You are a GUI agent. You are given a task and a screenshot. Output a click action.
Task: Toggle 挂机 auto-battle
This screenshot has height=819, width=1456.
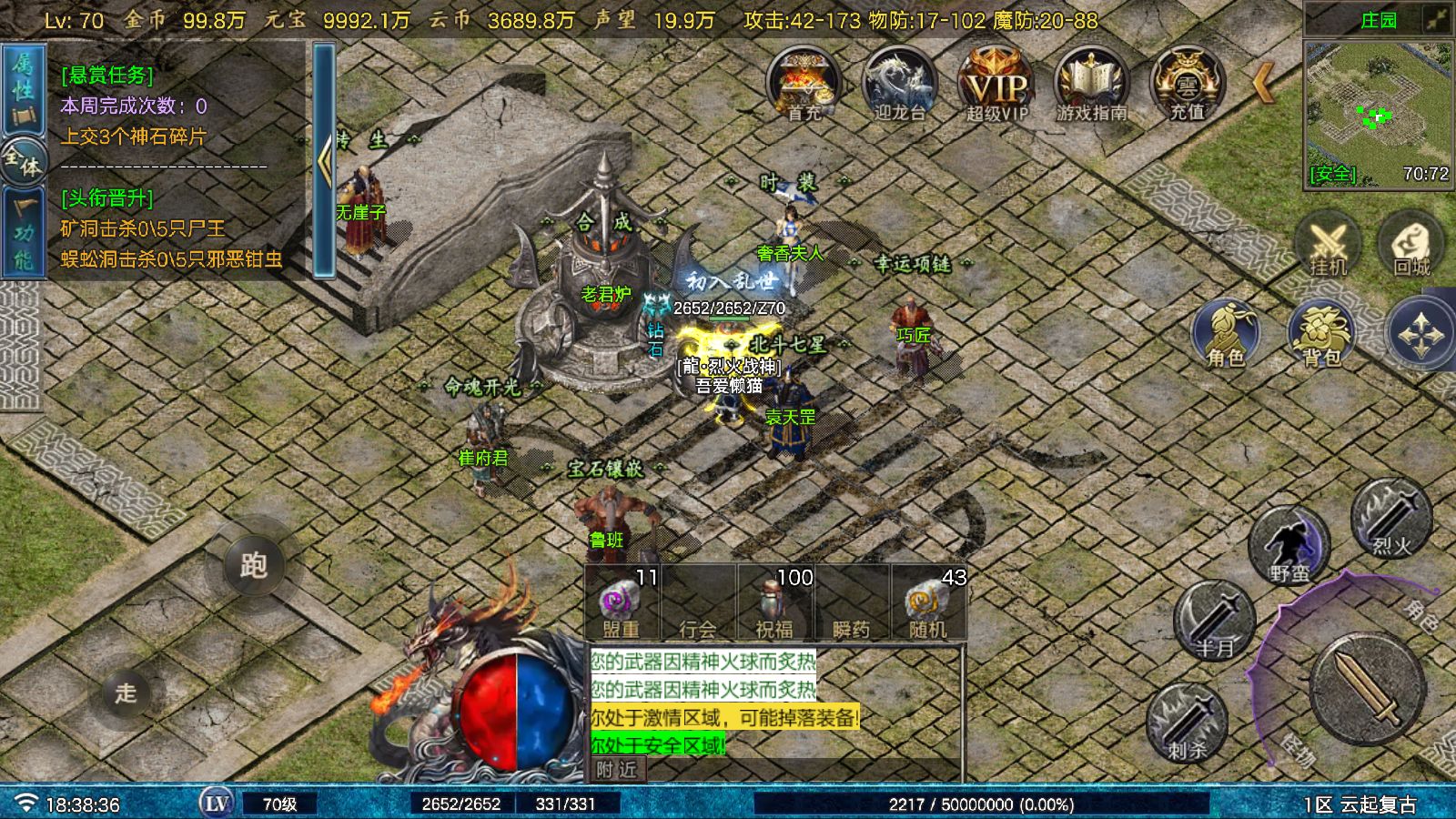pos(1328,244)
